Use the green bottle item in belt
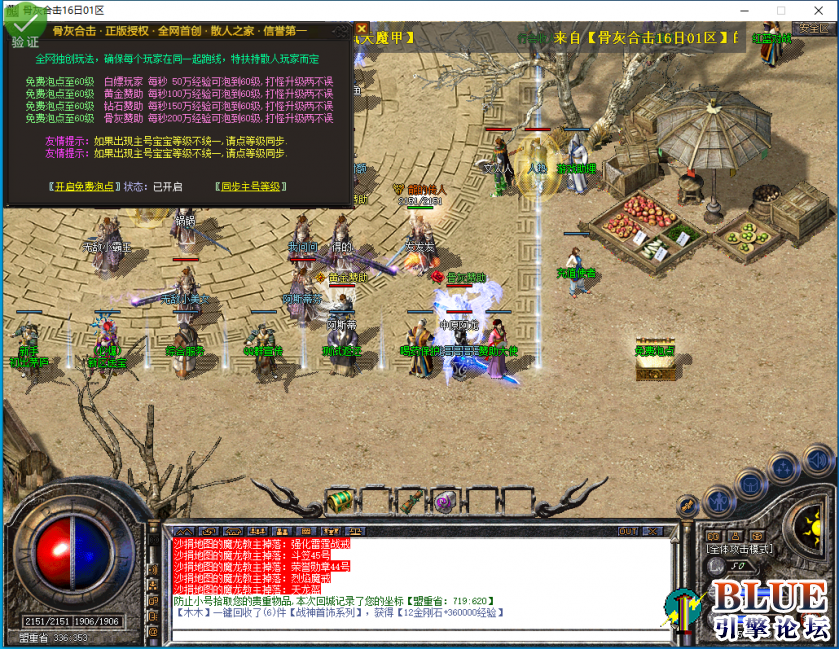839x649 pixels. [411, 501]
